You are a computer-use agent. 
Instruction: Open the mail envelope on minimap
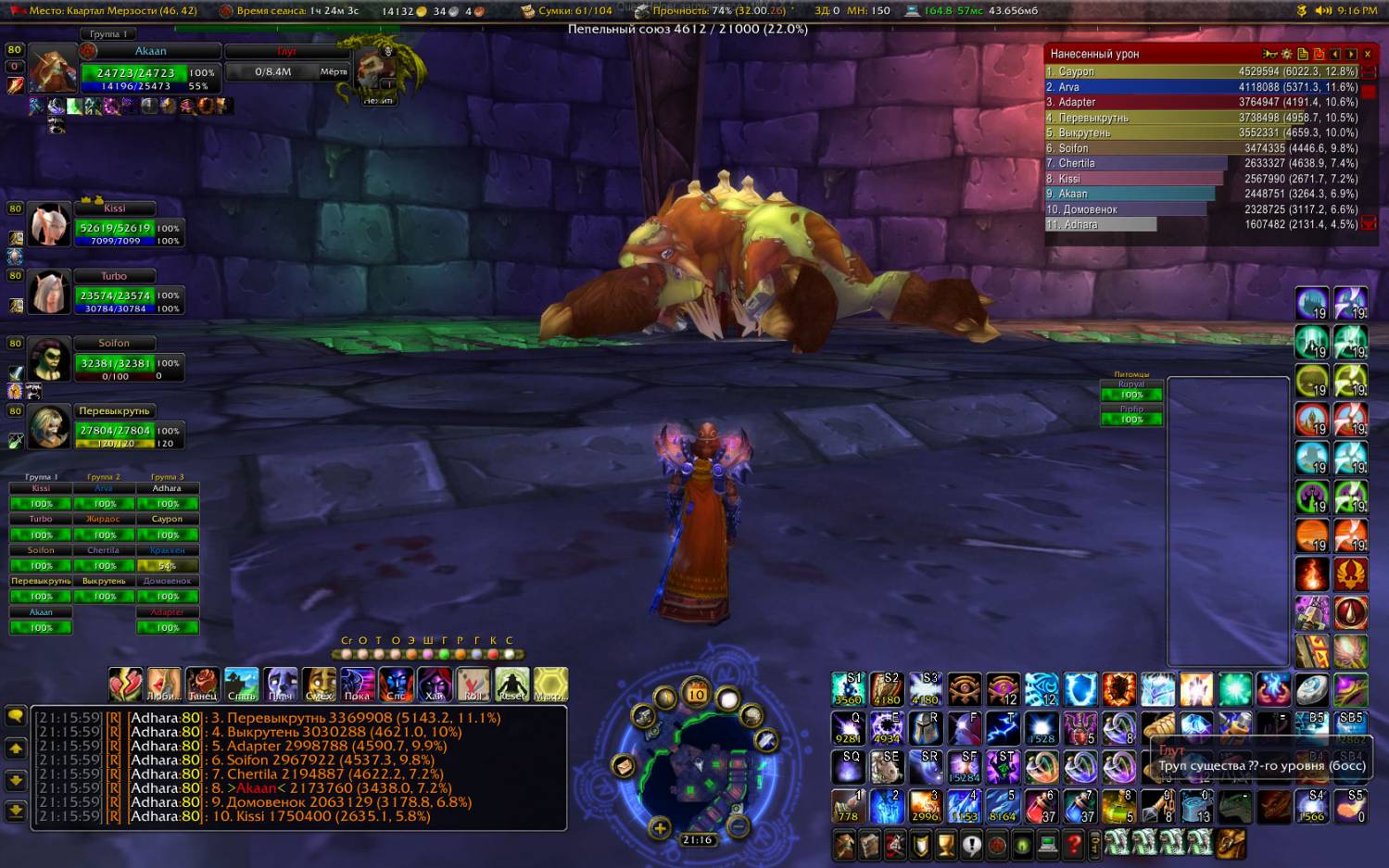pyautogui.click(x=623, y=766)
